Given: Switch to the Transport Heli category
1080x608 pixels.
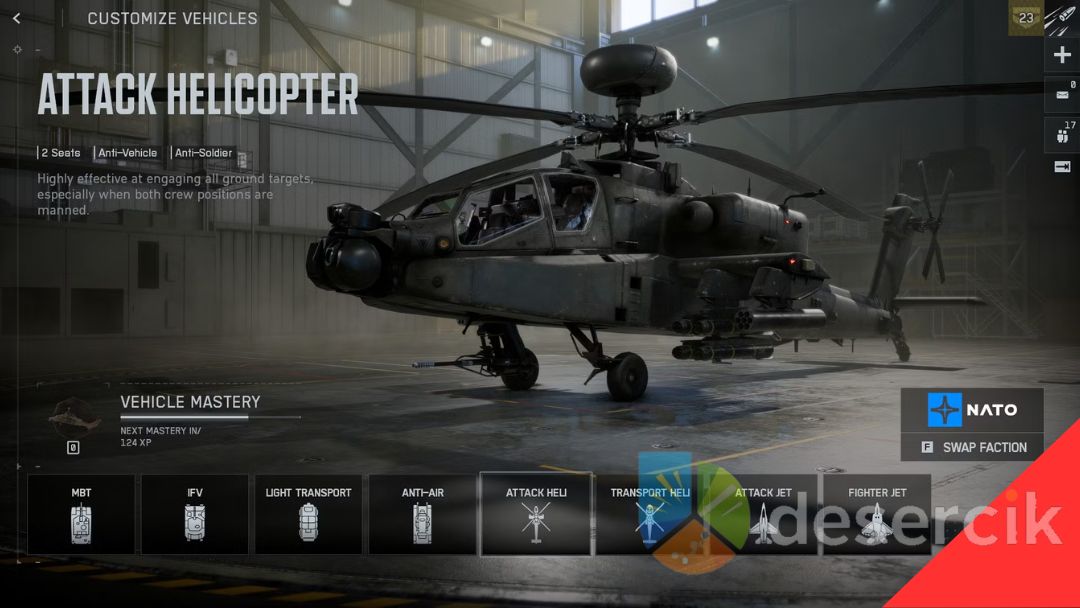Looking at the screenshot, I should pyautogui.click(x=650, y=514).
